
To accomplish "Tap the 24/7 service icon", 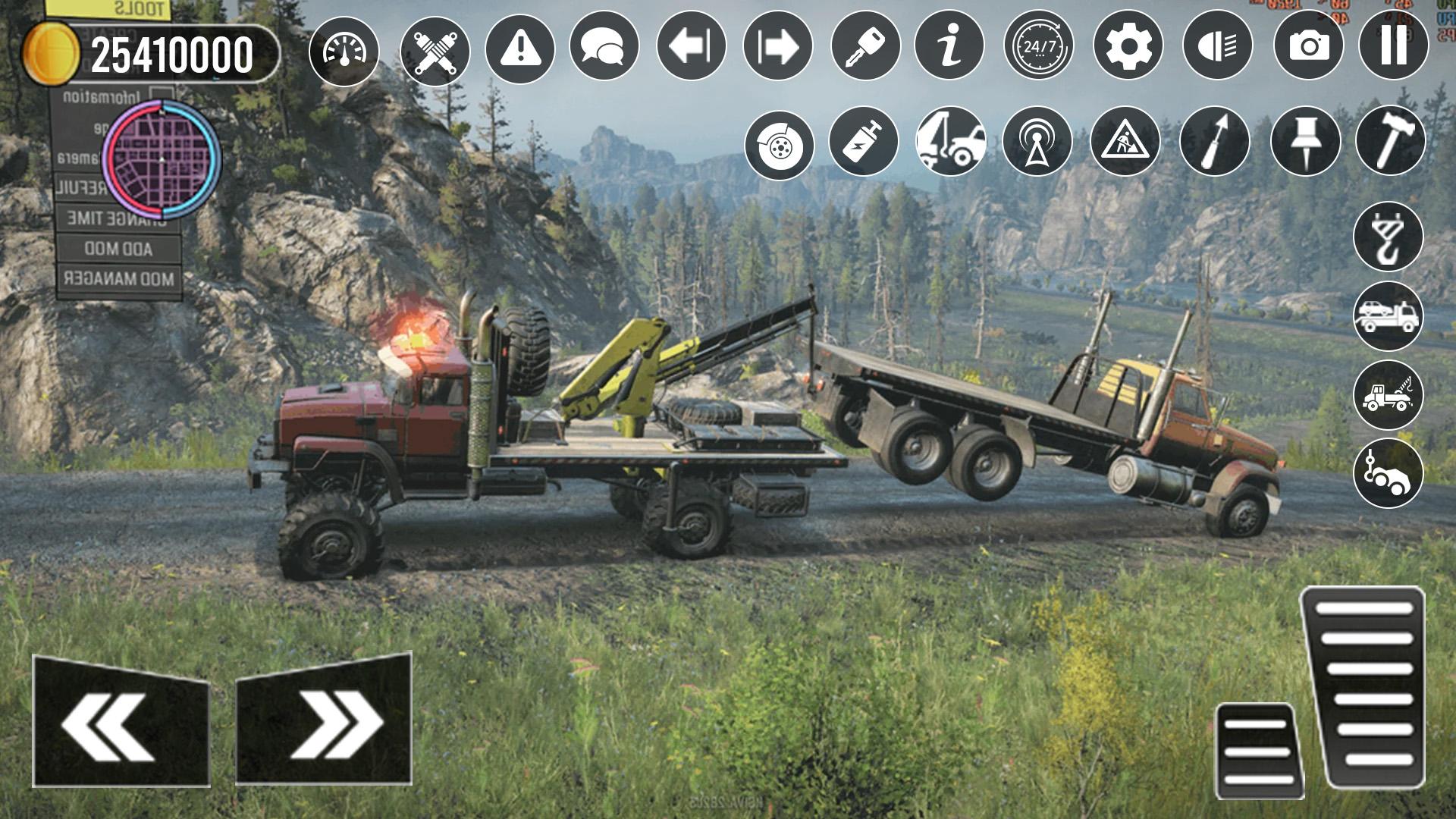I will coord(1039,45).
